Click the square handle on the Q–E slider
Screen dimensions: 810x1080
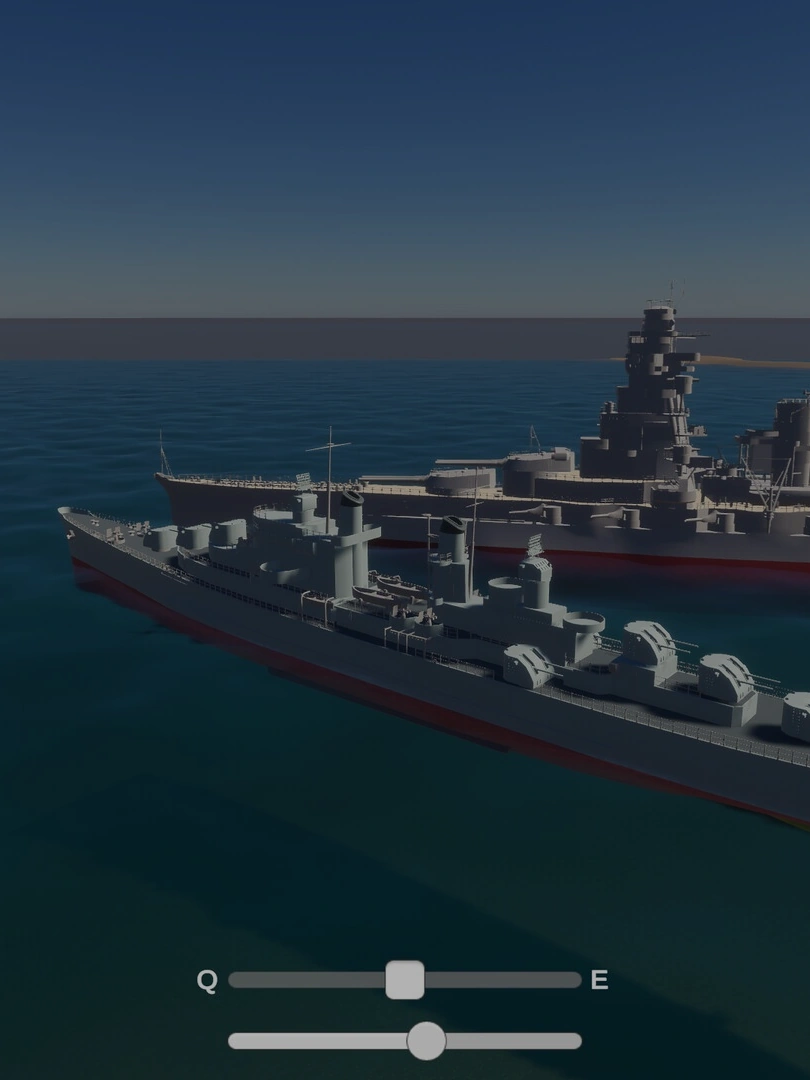[x=405, y=980]
